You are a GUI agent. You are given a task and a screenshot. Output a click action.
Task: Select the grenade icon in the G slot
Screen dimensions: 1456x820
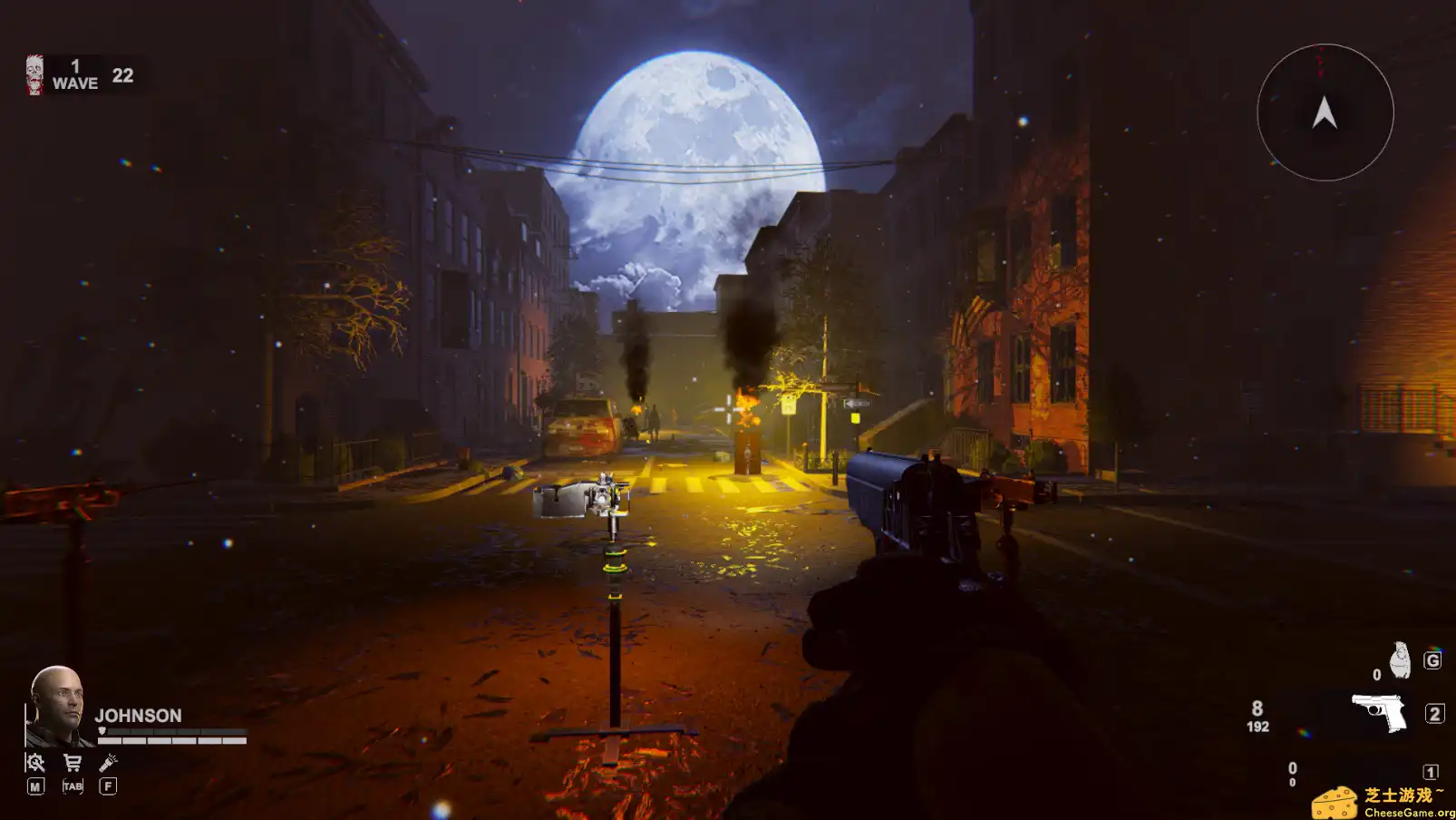[1400, 659]
